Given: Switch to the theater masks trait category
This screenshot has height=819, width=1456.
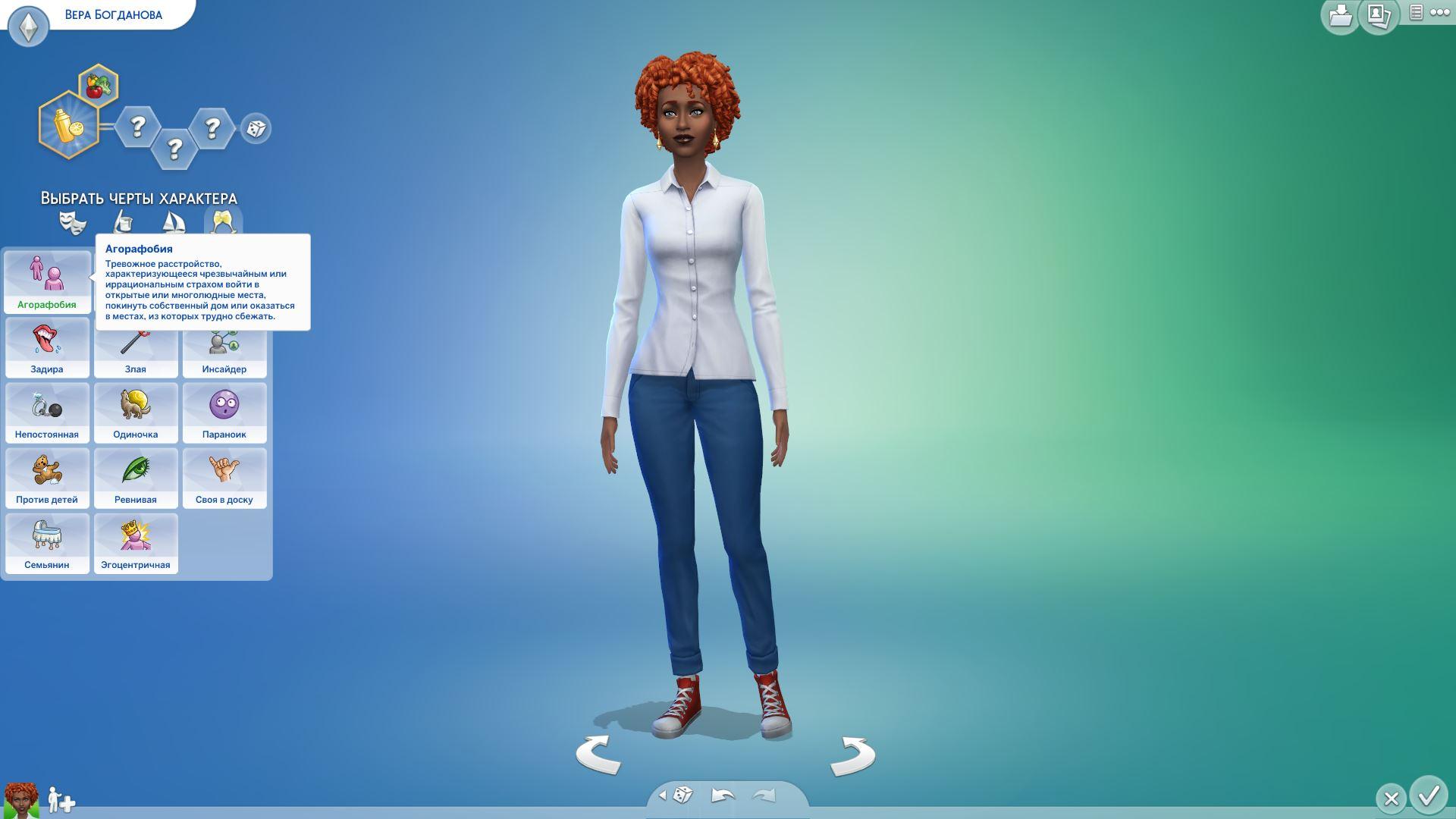Looking at the screenshot, I should coord(73,223).
